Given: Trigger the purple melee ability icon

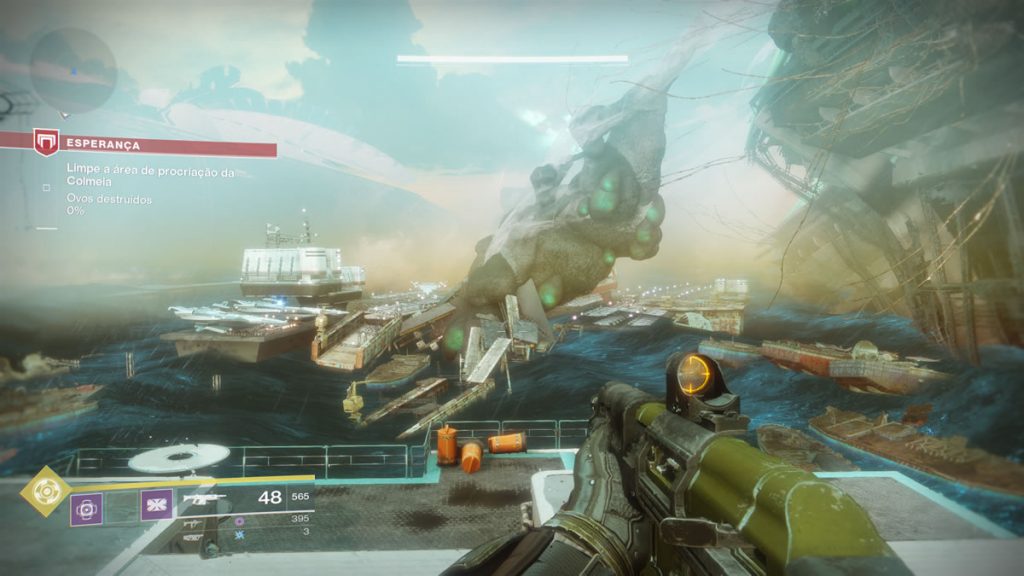Looking at the screenshot, I should point(157,506).
